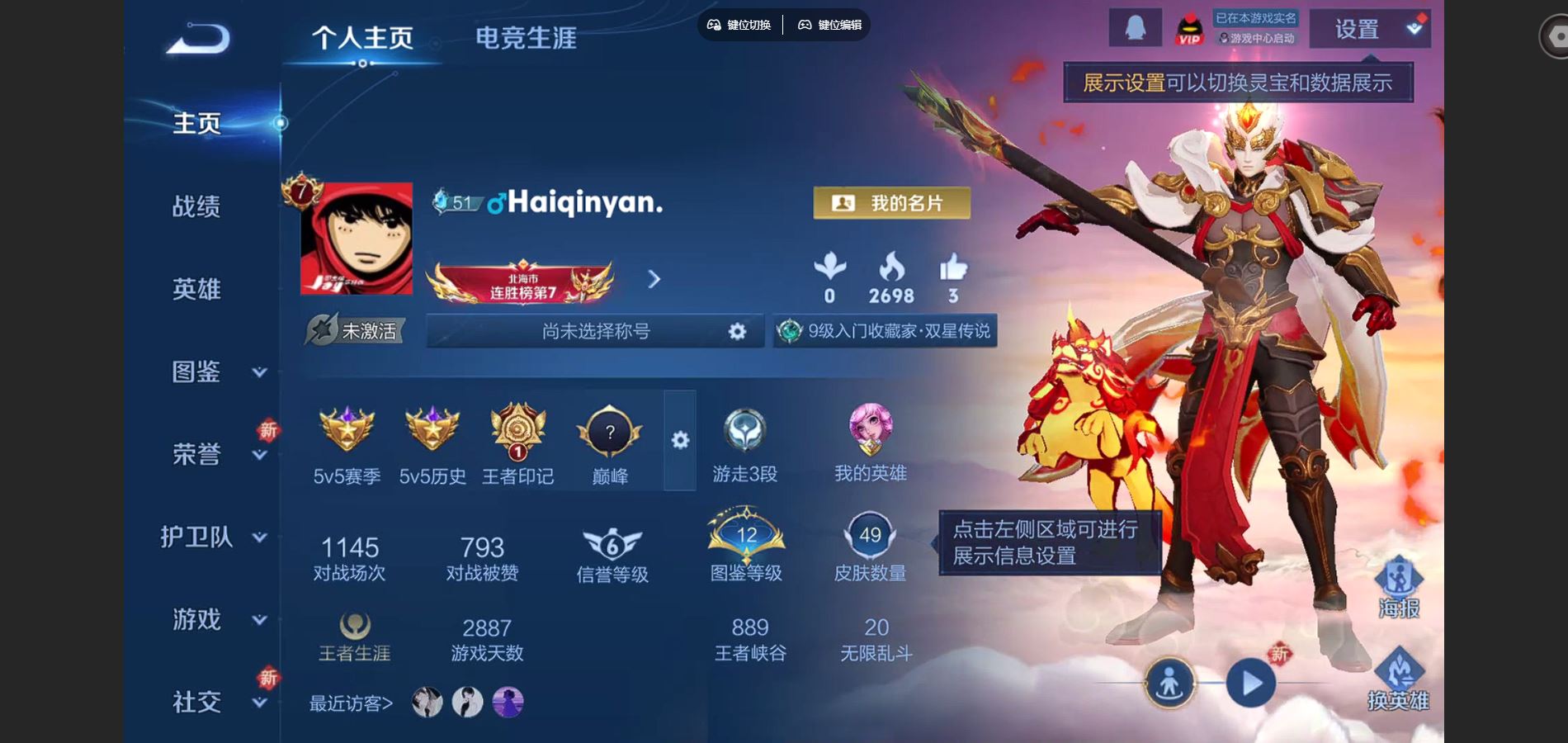Viewport: 1568px width, 743px height.
Task: Choose a title in 尚未选择称号 bar
Action: coord(595,331)
